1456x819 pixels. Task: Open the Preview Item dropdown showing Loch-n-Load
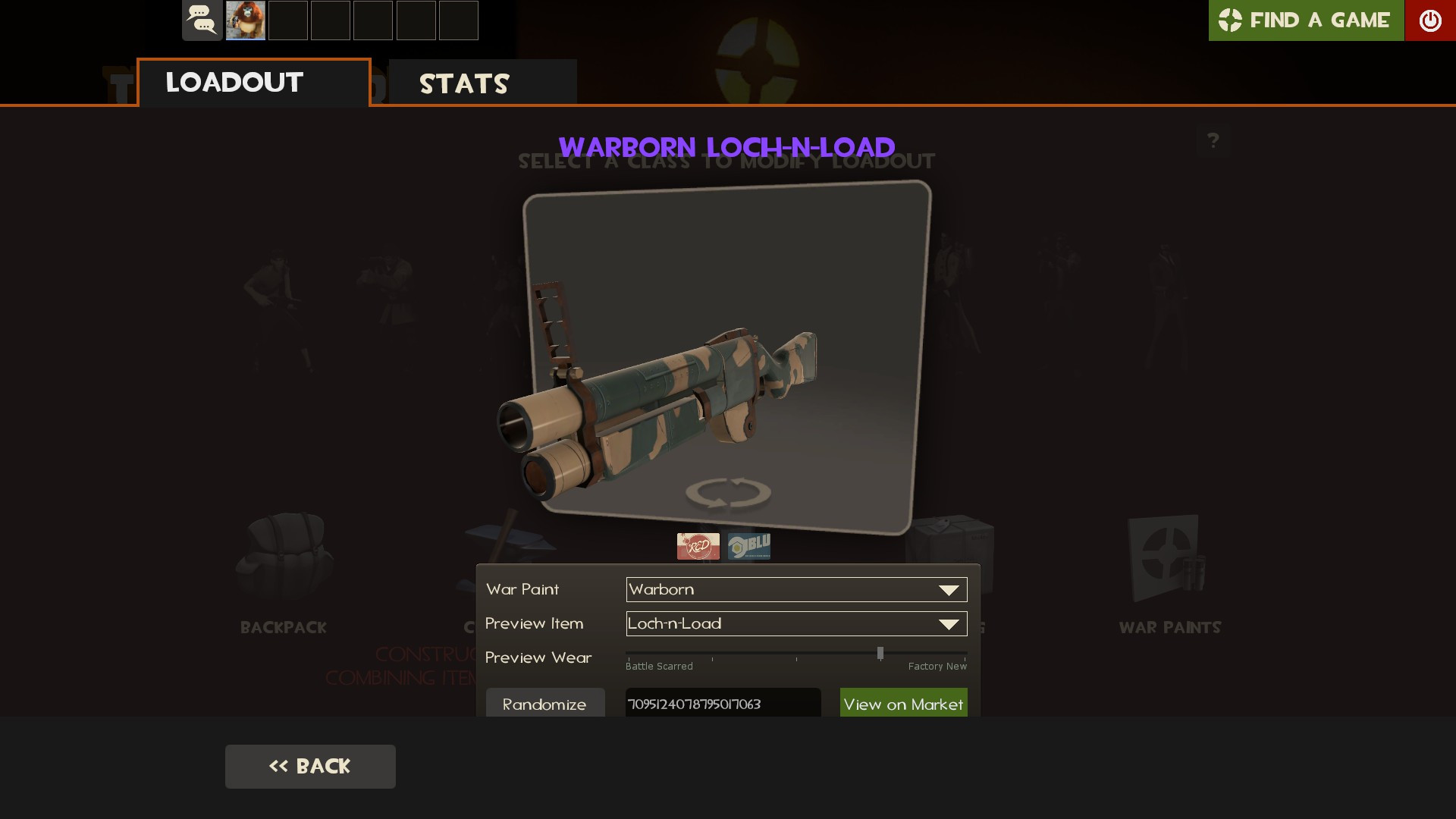coord(795,623)
